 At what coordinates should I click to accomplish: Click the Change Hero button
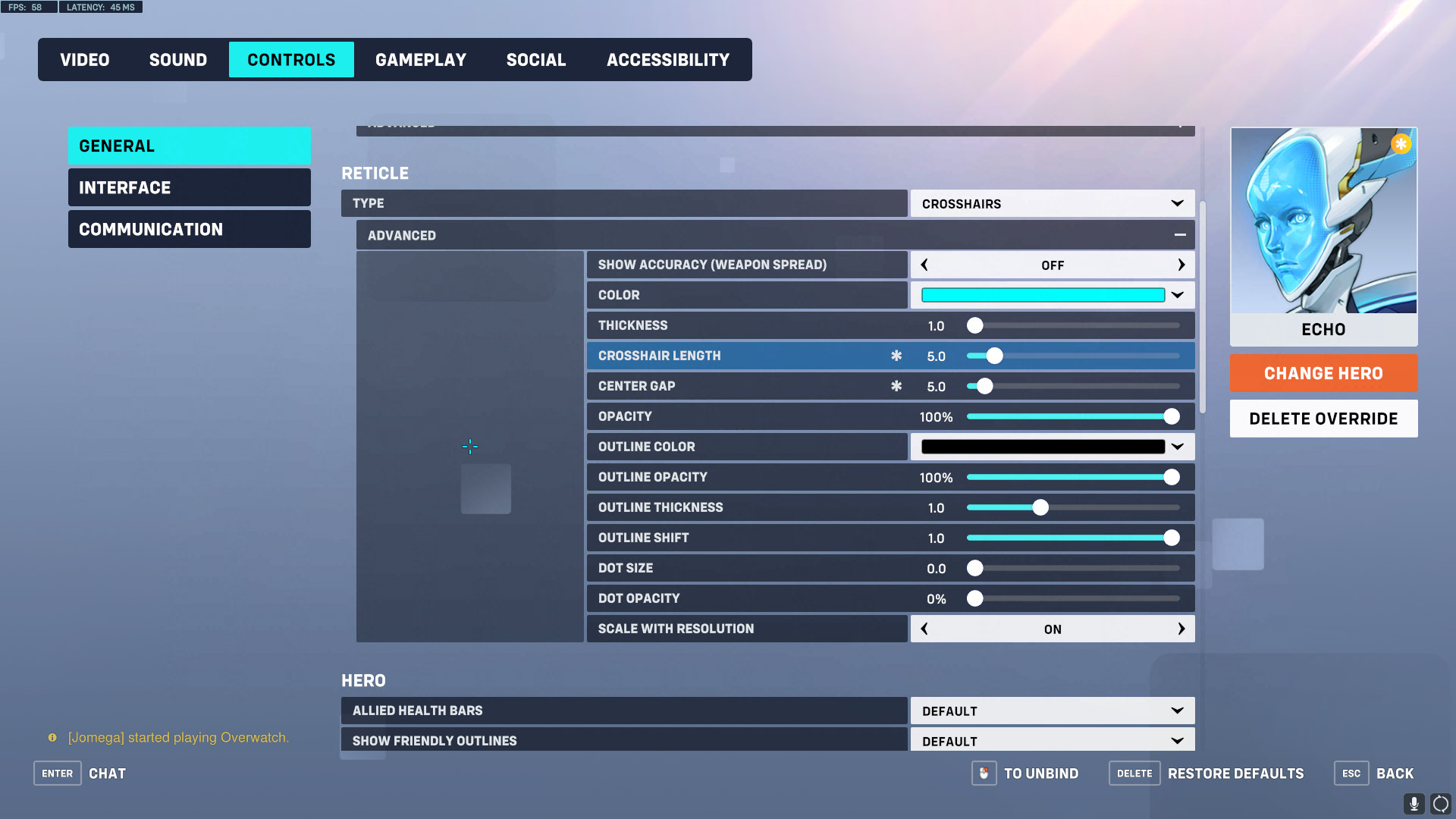(x=1323, y=373)
